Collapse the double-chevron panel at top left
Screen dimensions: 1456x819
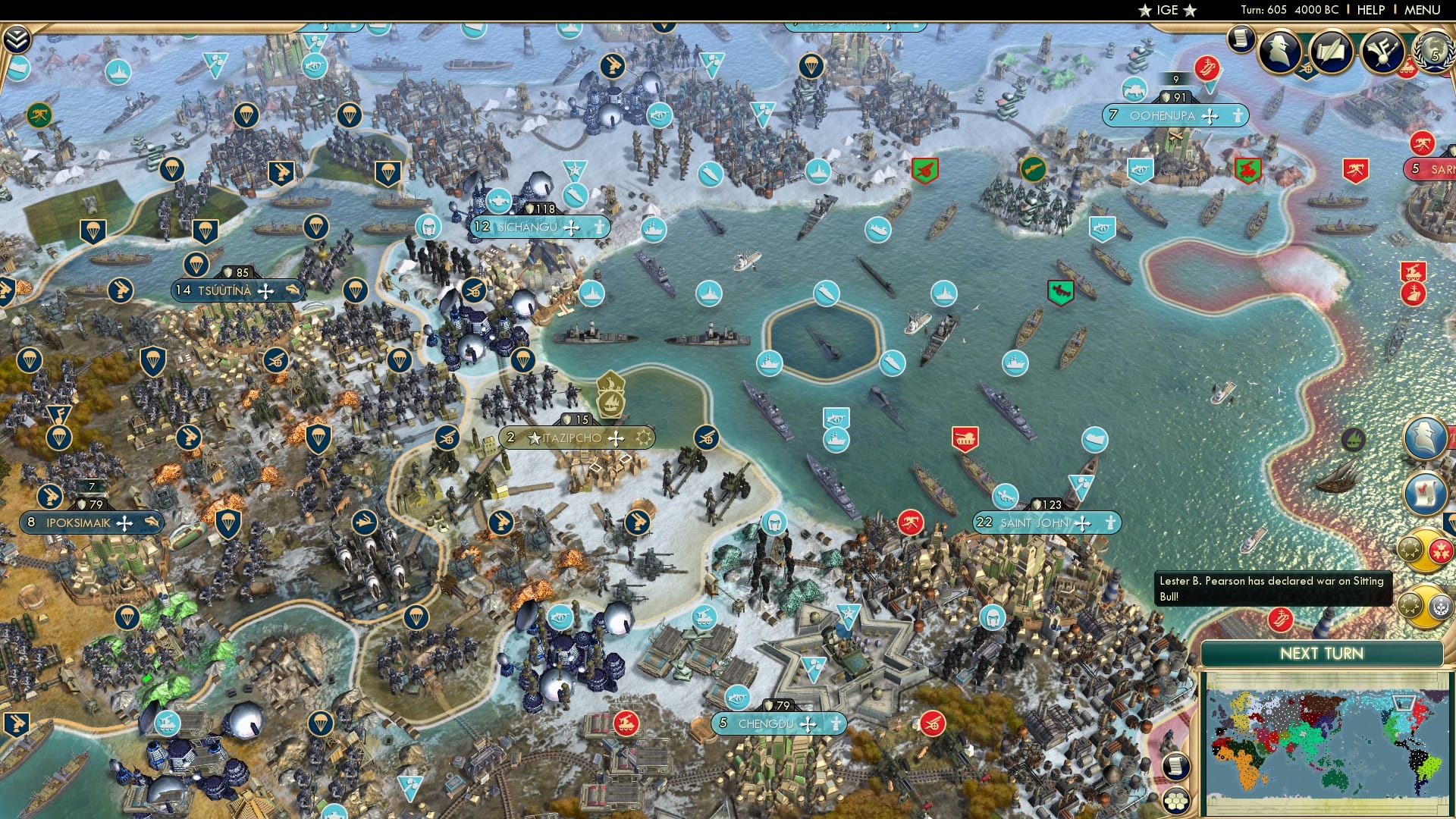pyautogui.click(x=15, y=35)
